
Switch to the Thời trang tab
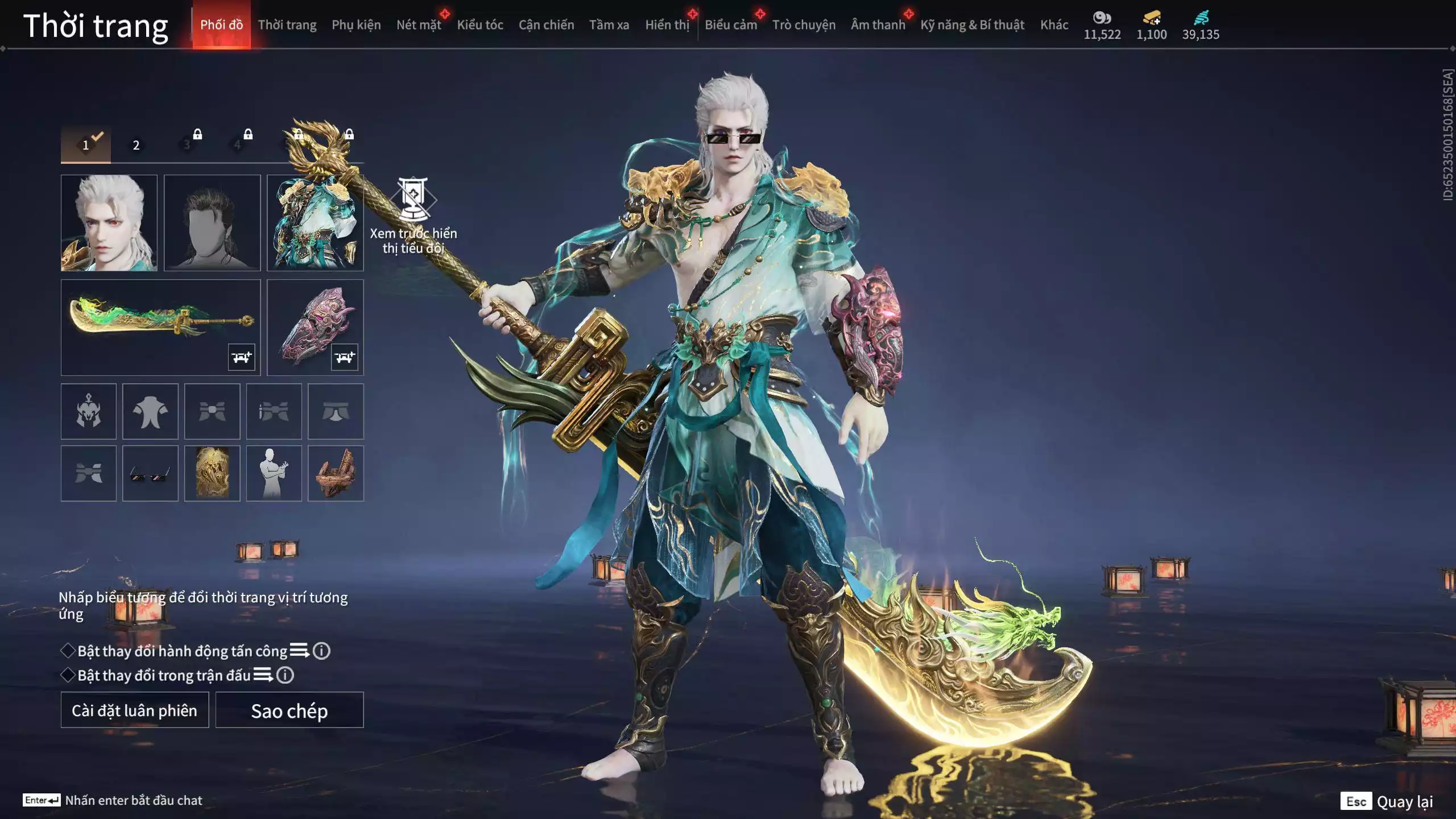tap(287, 25)
